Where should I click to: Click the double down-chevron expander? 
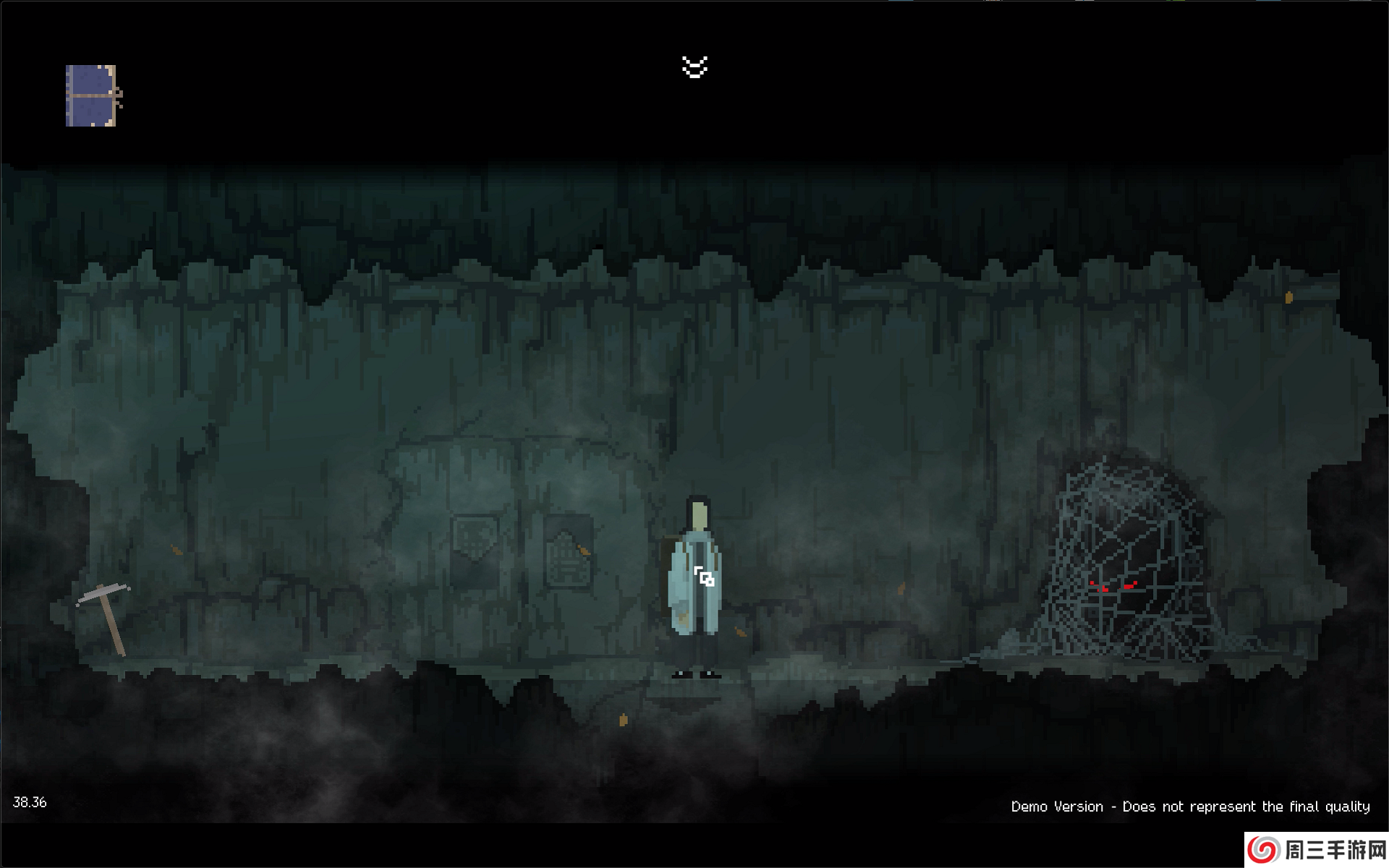tap(694, 67)
